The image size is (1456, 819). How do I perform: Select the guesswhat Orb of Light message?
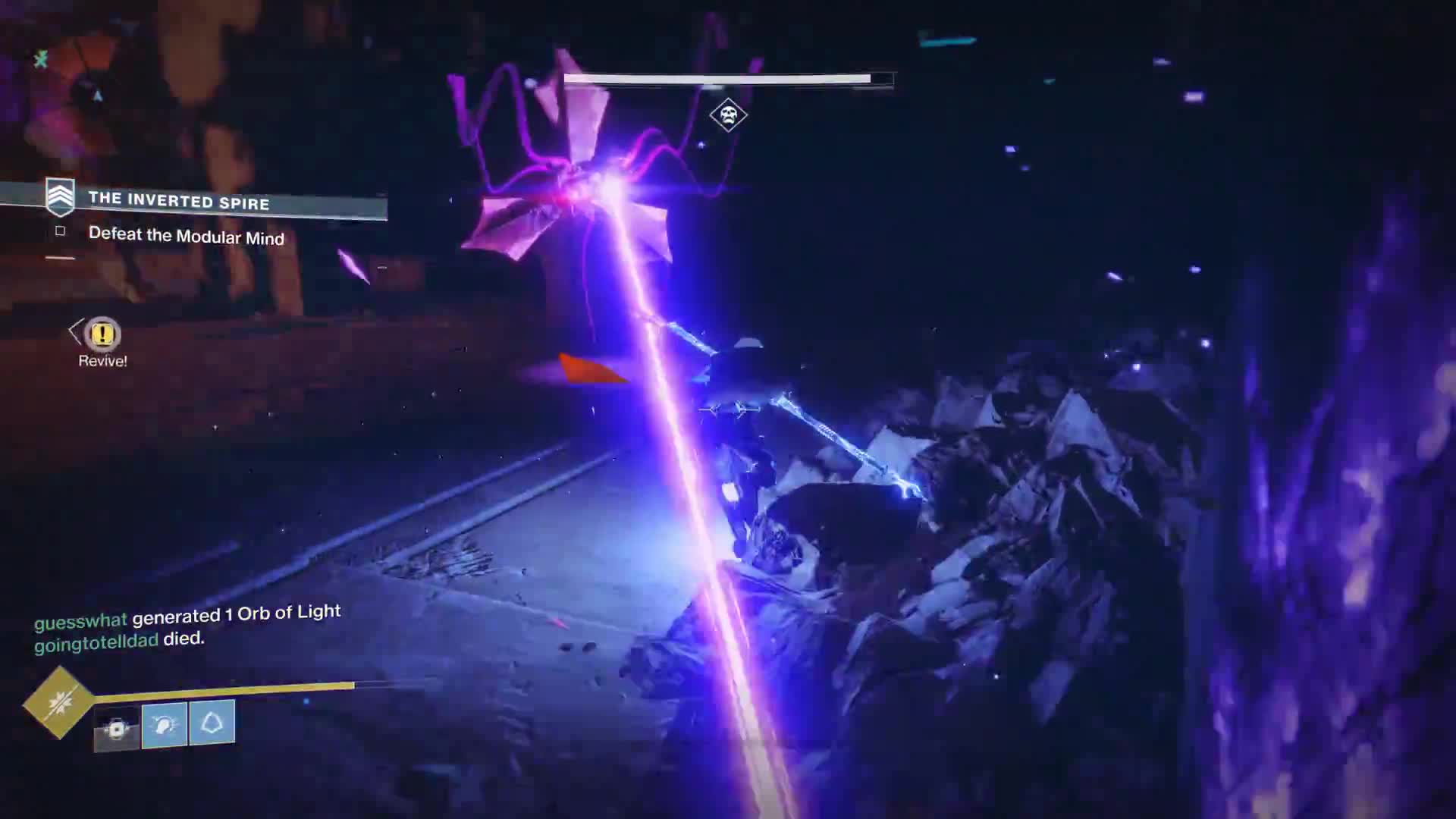click(187, 616)
